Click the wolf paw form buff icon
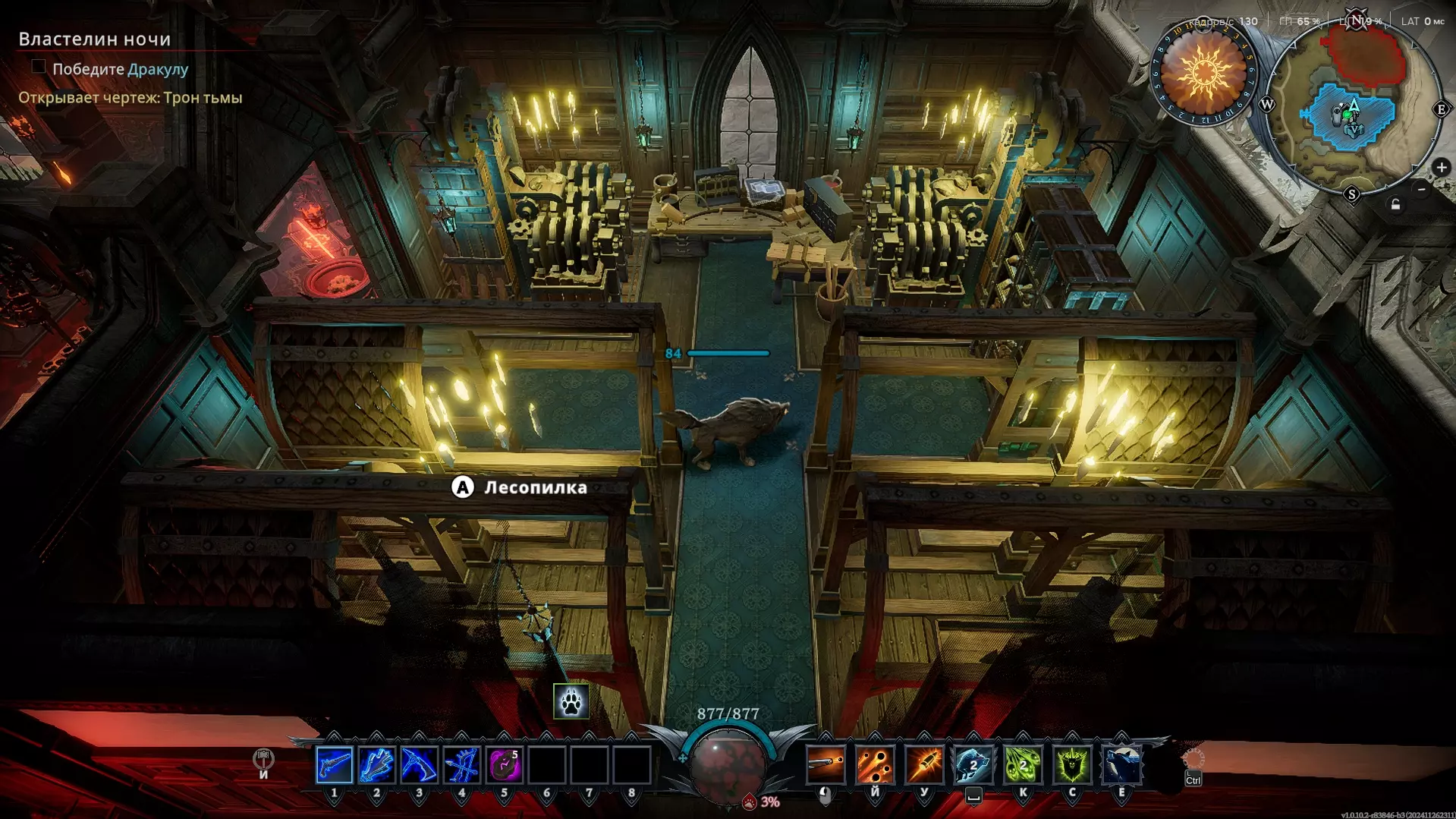 point(571,701)
